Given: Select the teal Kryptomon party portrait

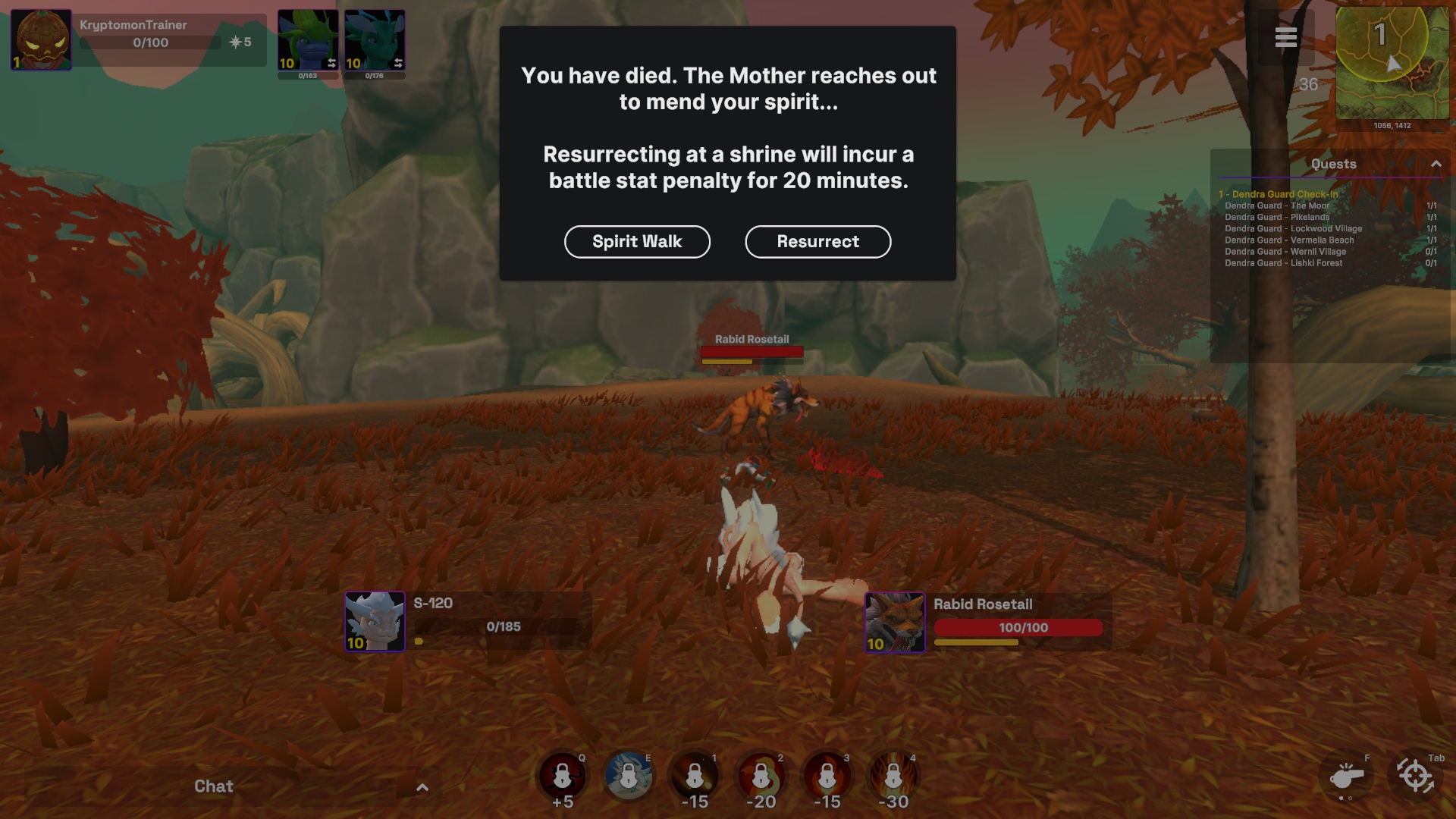Looking at the screenshot, I should click(x=375, y=40).
